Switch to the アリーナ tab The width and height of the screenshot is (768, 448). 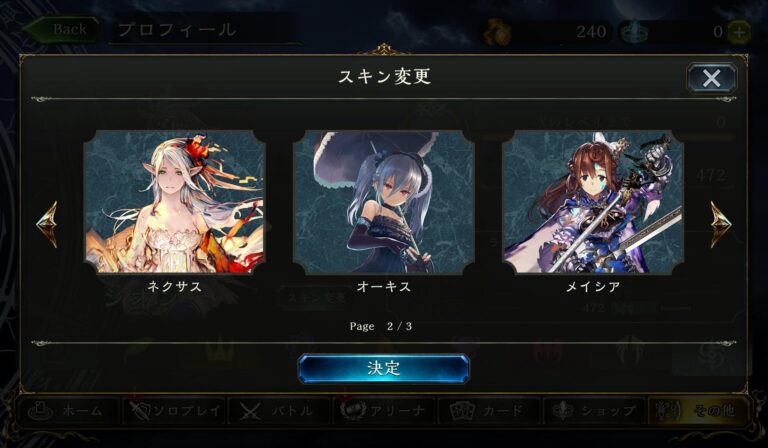pyautogui.click(x=385, y=410)
